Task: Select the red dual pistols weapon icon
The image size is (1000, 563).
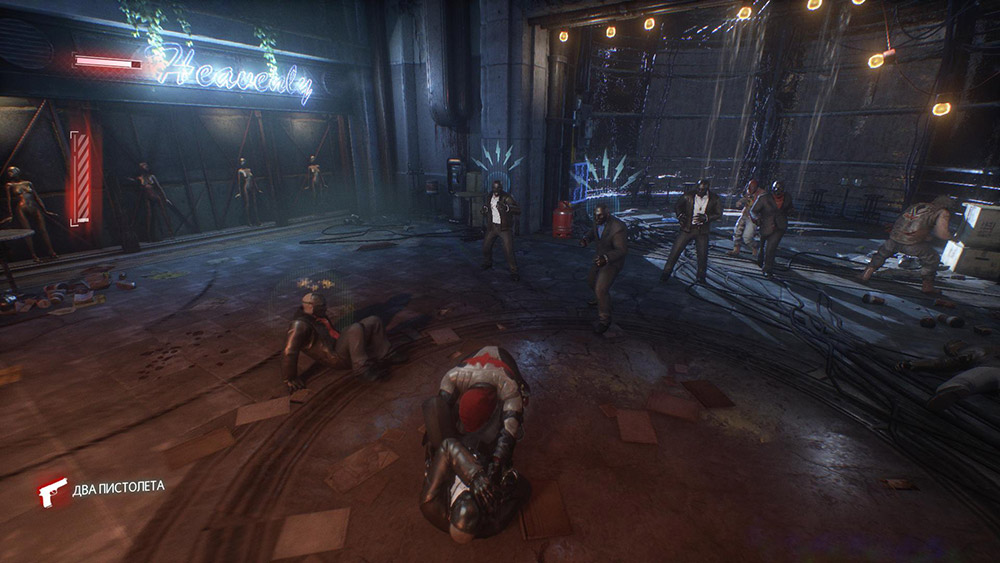Action: click(x=51, y=491)
